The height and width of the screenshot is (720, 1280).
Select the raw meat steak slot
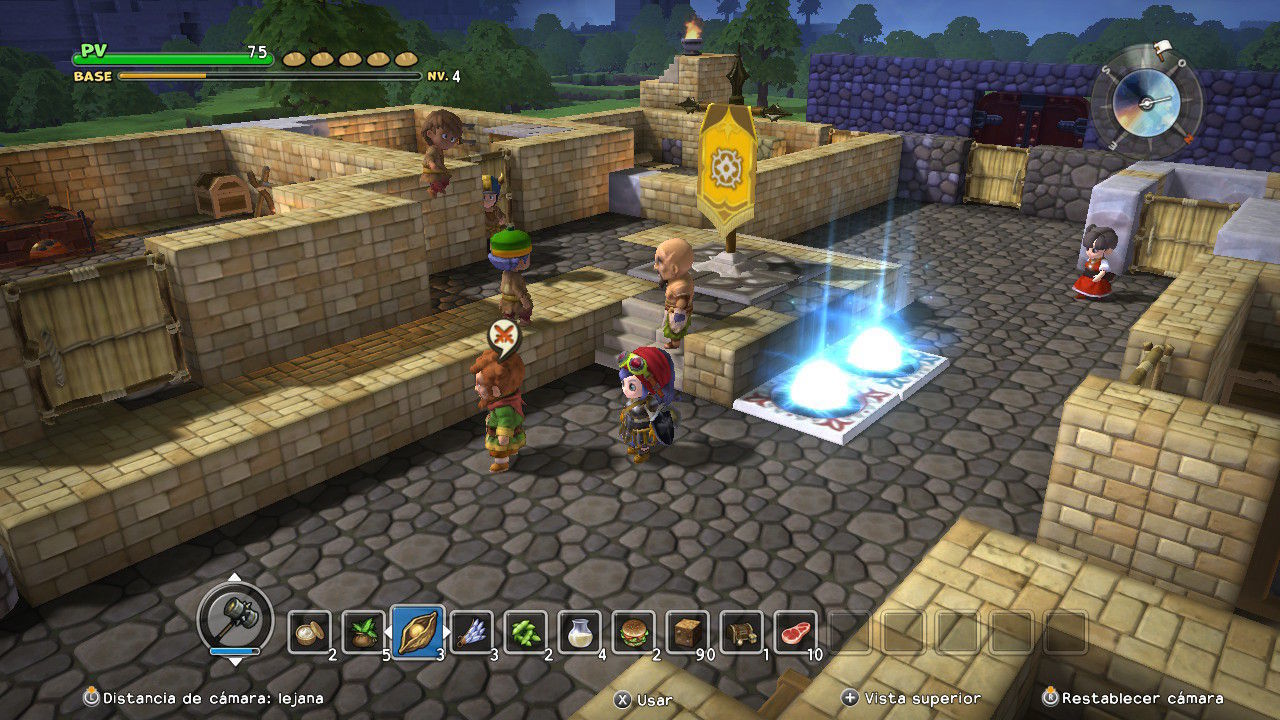[x=796, y=632]
